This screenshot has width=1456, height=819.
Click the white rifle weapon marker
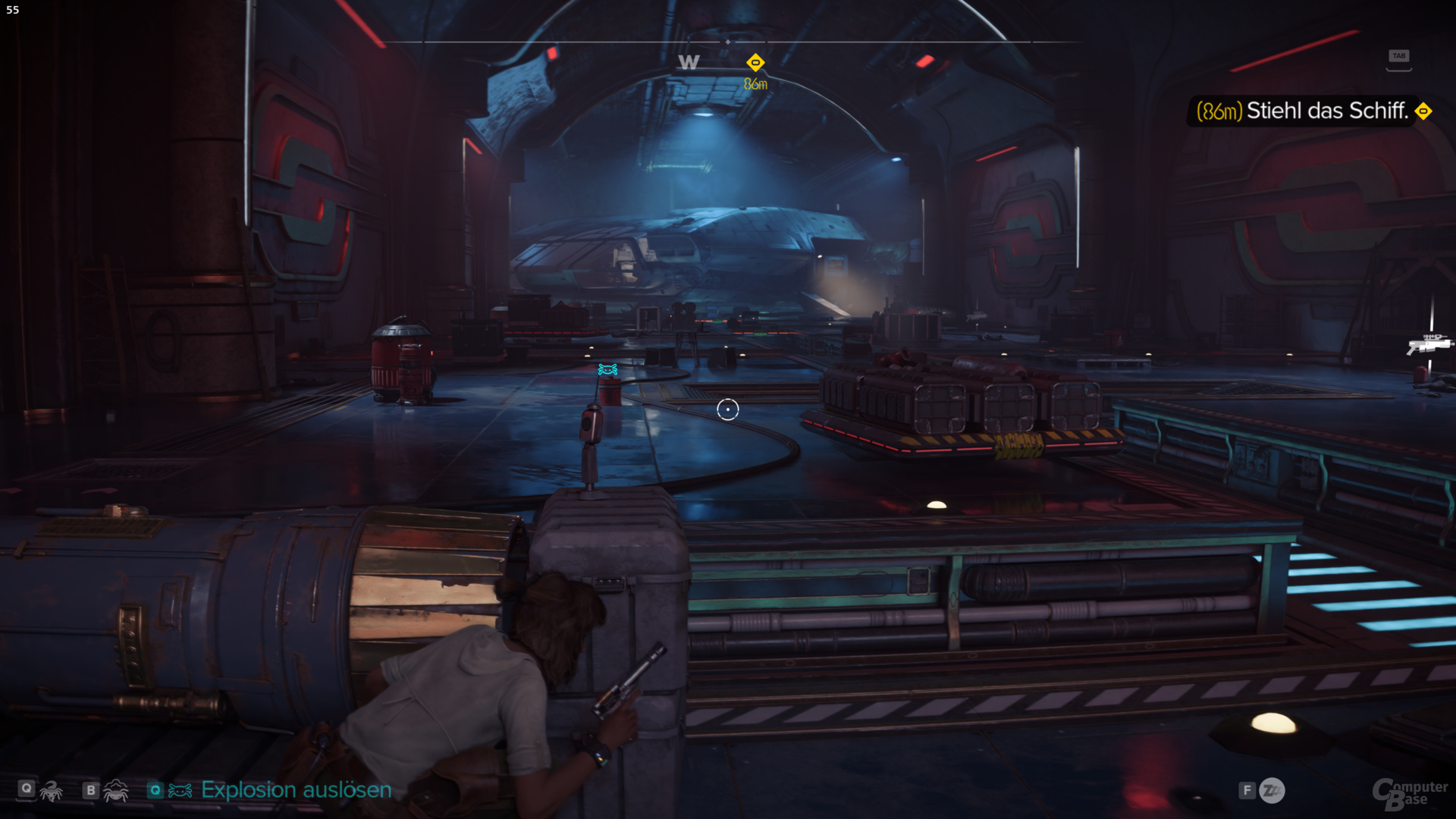(x=1428, y=344)
